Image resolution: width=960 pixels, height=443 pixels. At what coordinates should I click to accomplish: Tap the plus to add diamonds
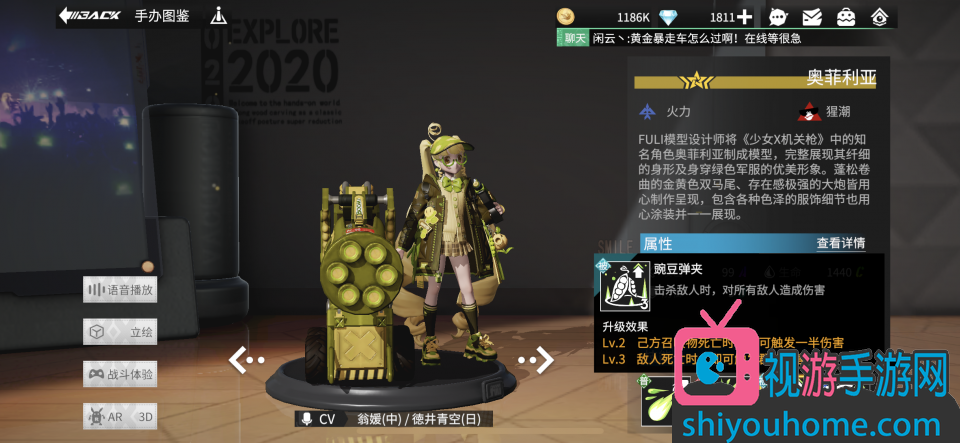coord(744,17)
